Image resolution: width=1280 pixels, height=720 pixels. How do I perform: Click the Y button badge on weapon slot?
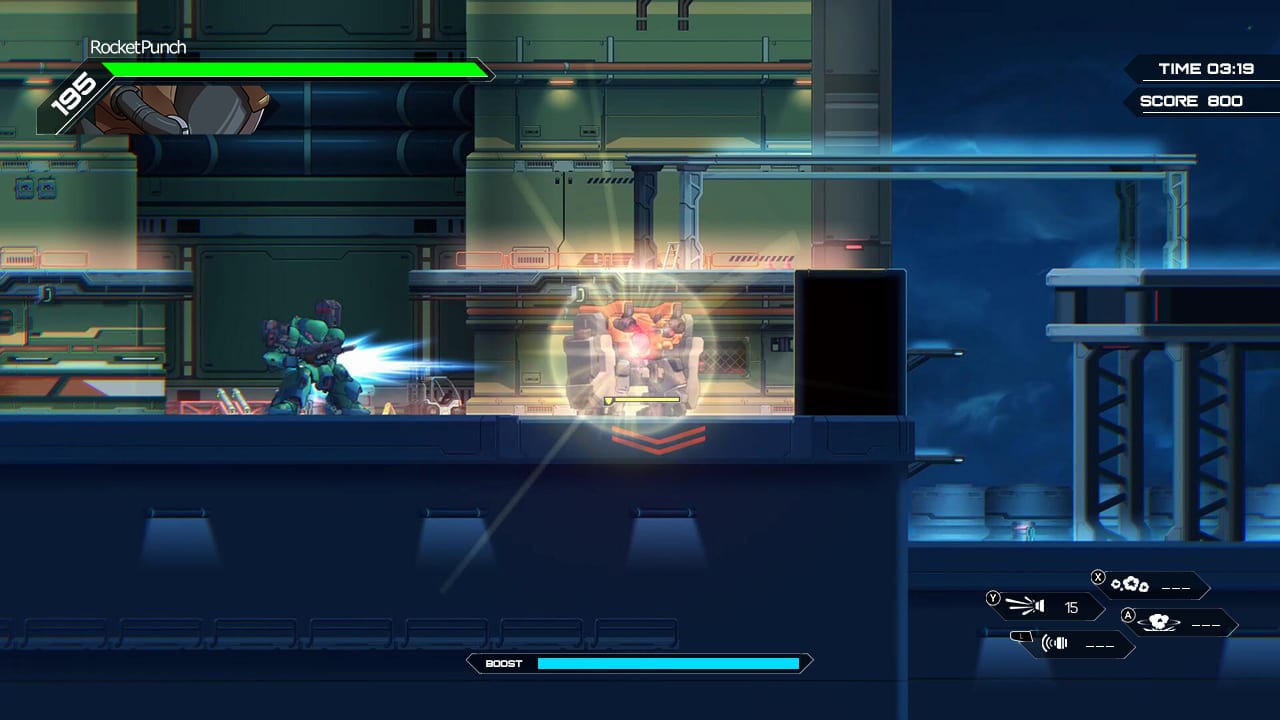993,597
